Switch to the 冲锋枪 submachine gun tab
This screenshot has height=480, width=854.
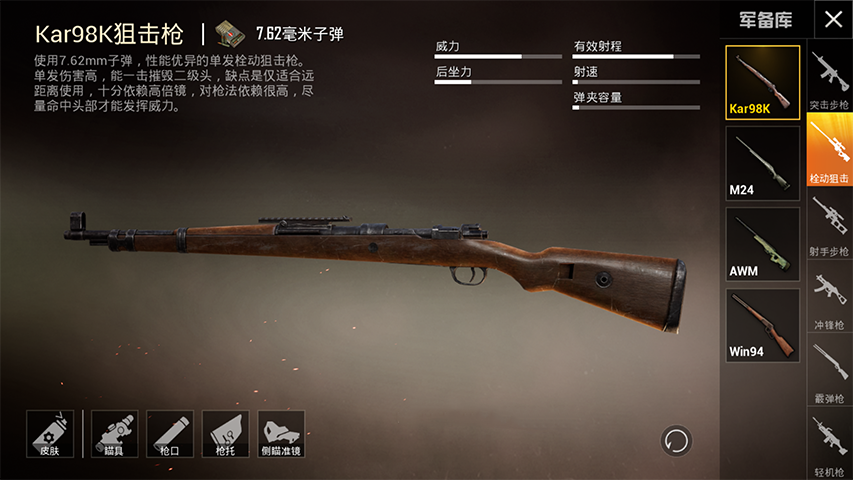(829, 298)
